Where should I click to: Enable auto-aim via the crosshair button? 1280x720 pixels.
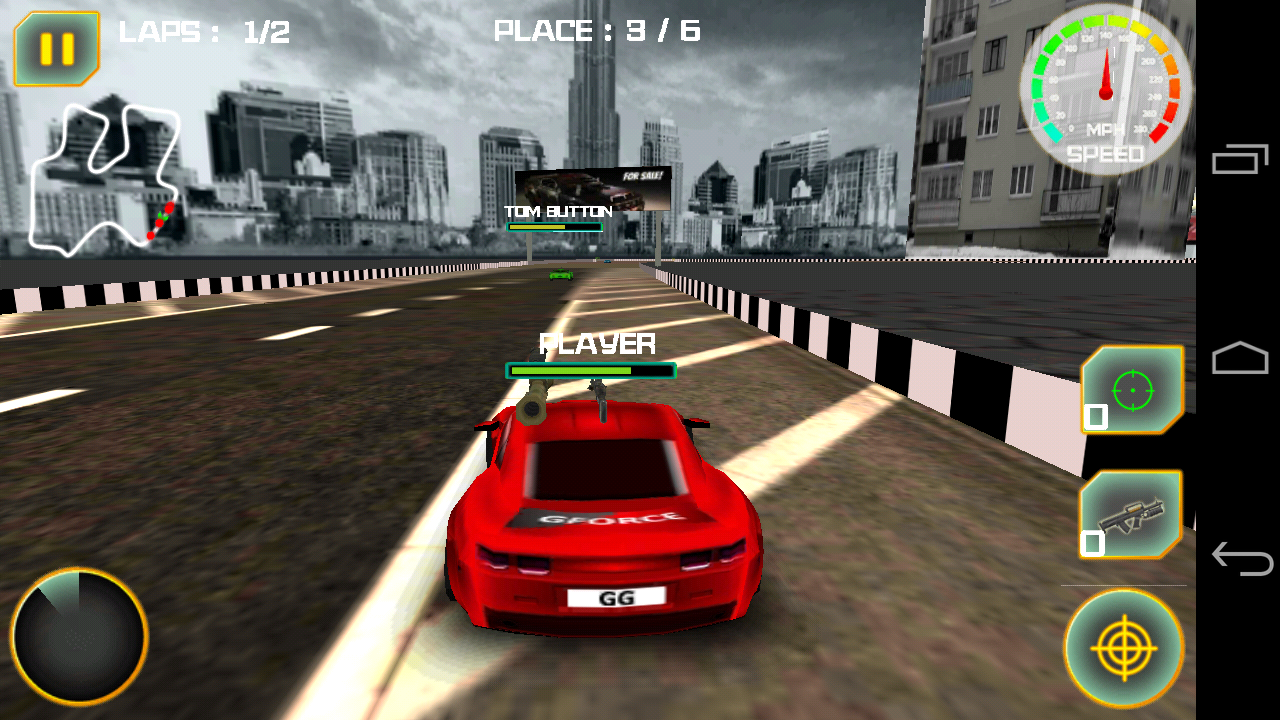pyautogui.click(x=1124, y=647)
